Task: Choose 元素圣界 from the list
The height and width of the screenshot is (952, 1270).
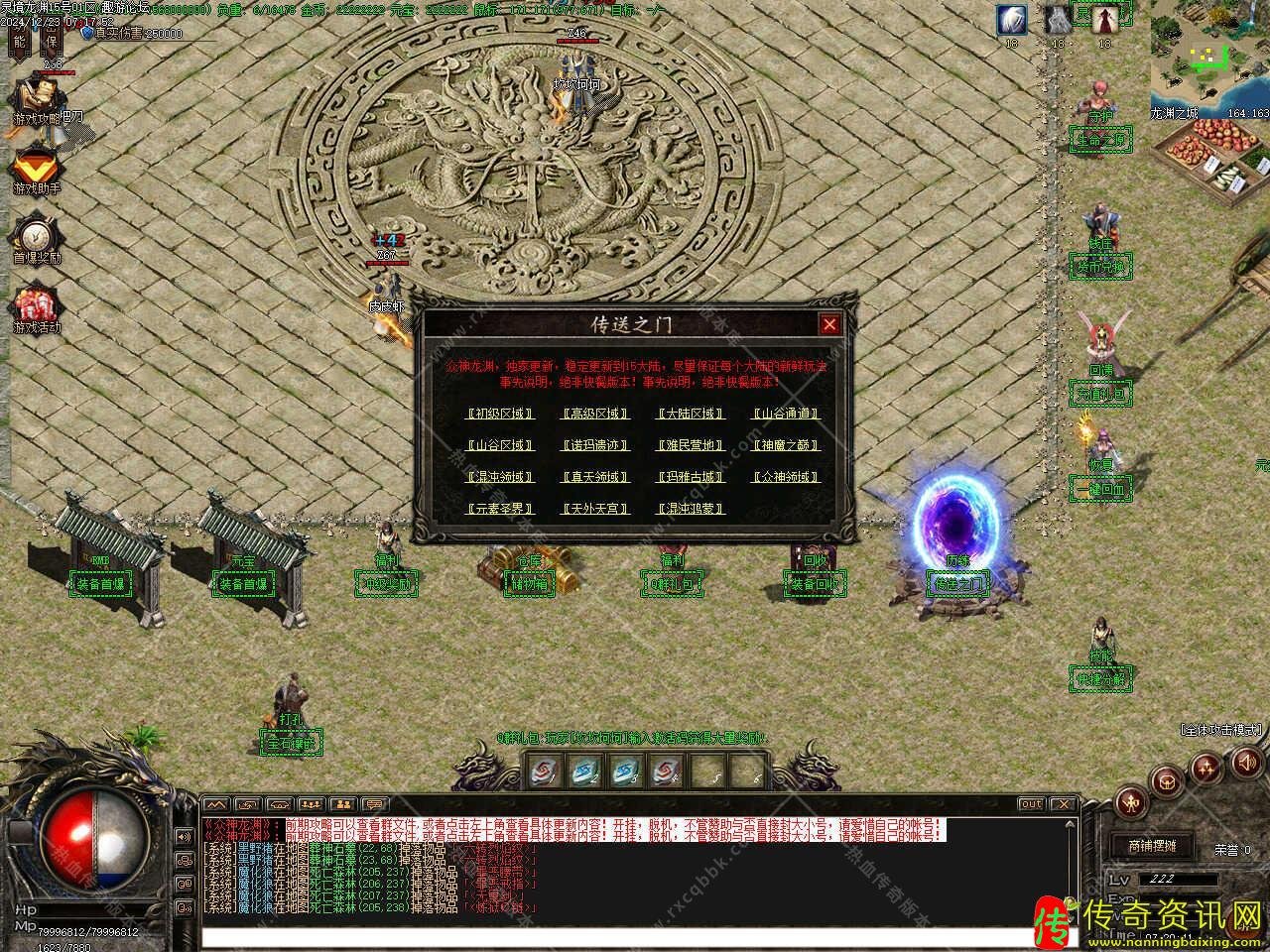Action: (x=500, y=509)
